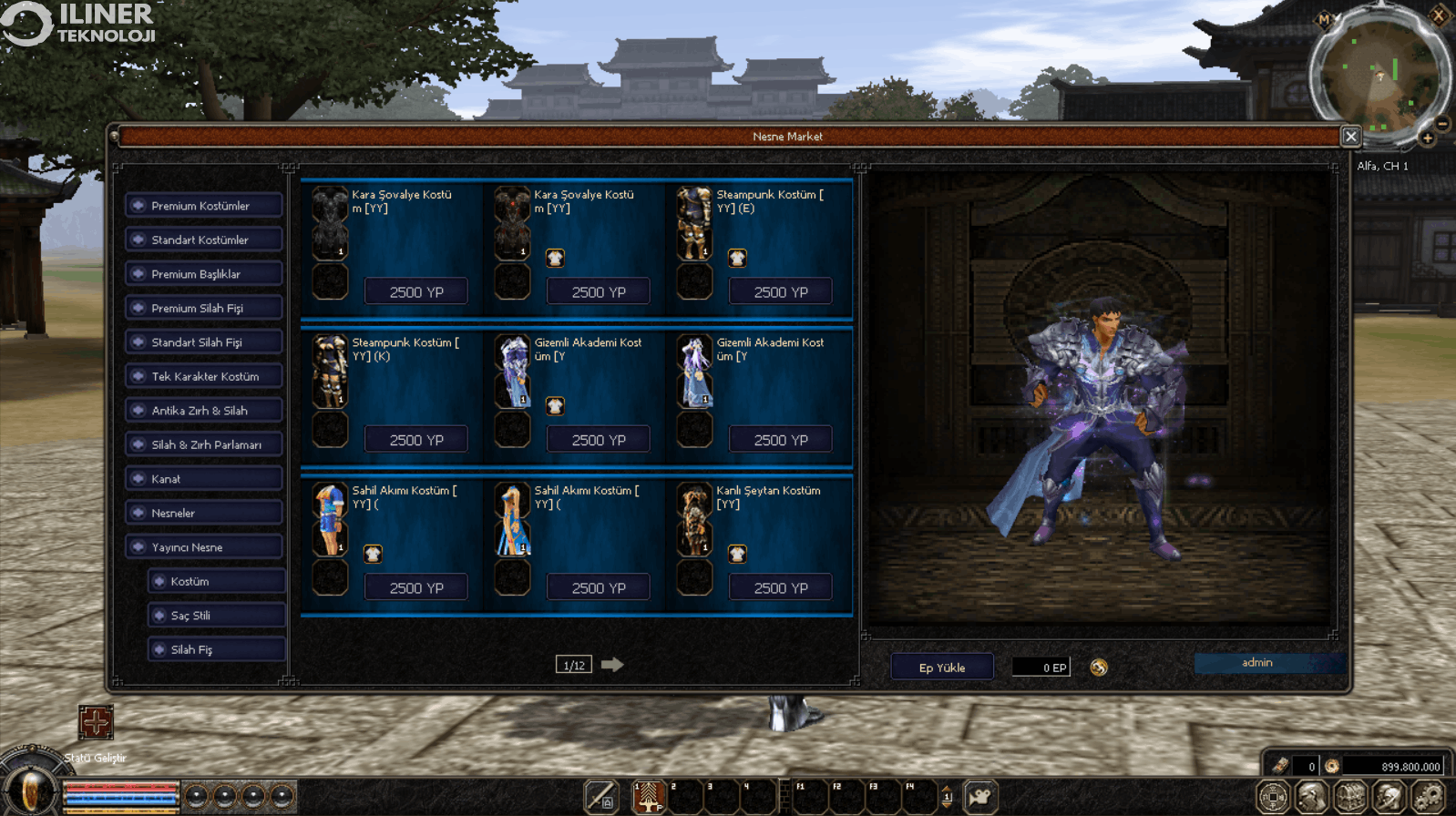Open Premium Silah Fişi category
The height and width of the screenshot is (816, 1456).
pos(204,309)
